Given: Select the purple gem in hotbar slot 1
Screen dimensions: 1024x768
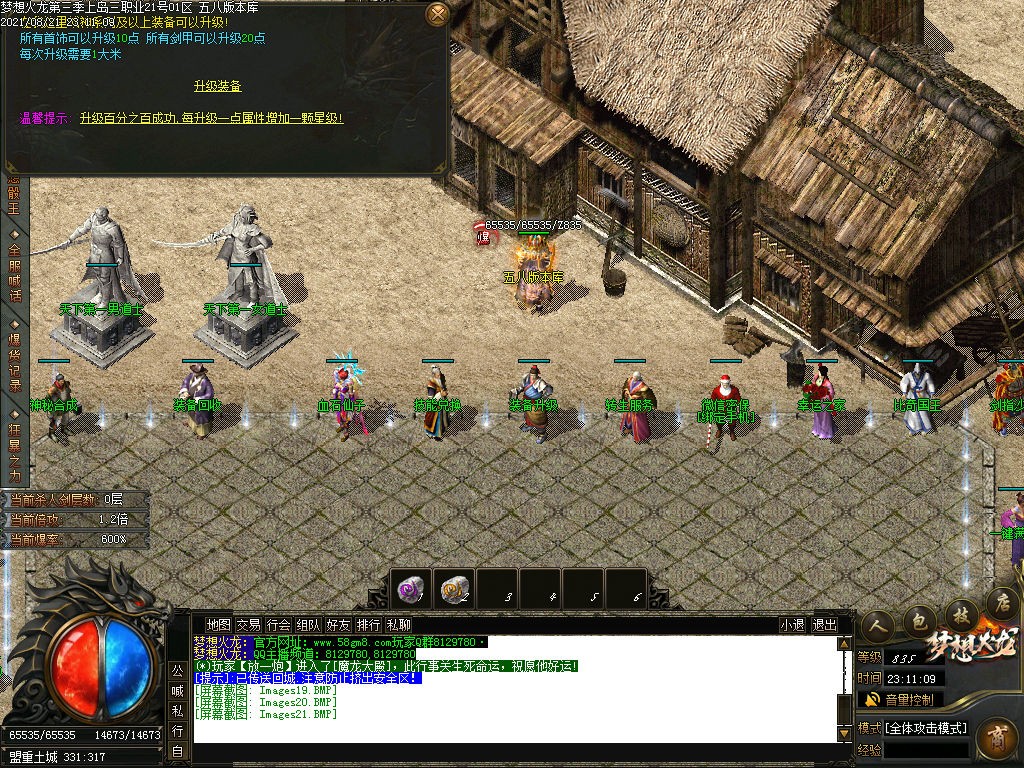Looking at the screenshot, I should click(410, 590).
